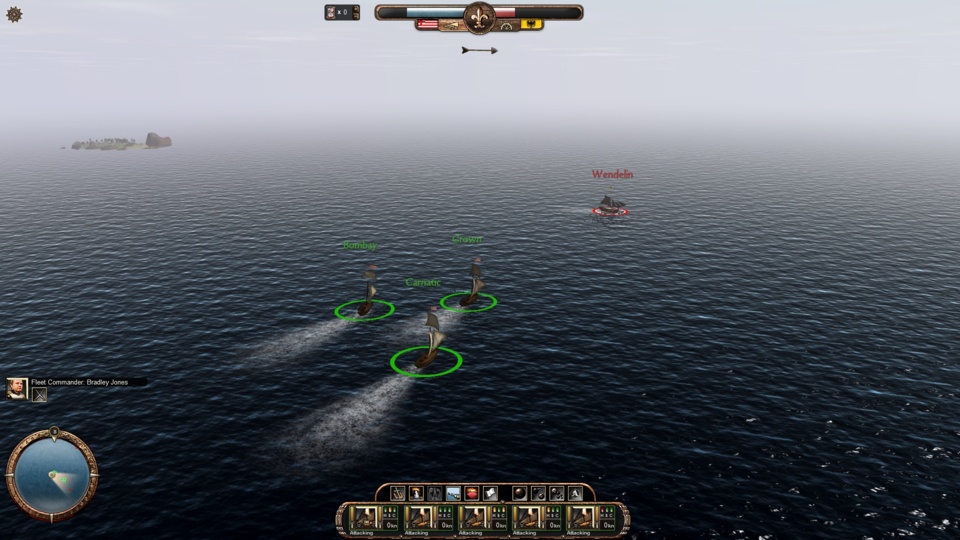960x540 pixels.
Task: Select the round shot ammunition
Action: point(520,493)
